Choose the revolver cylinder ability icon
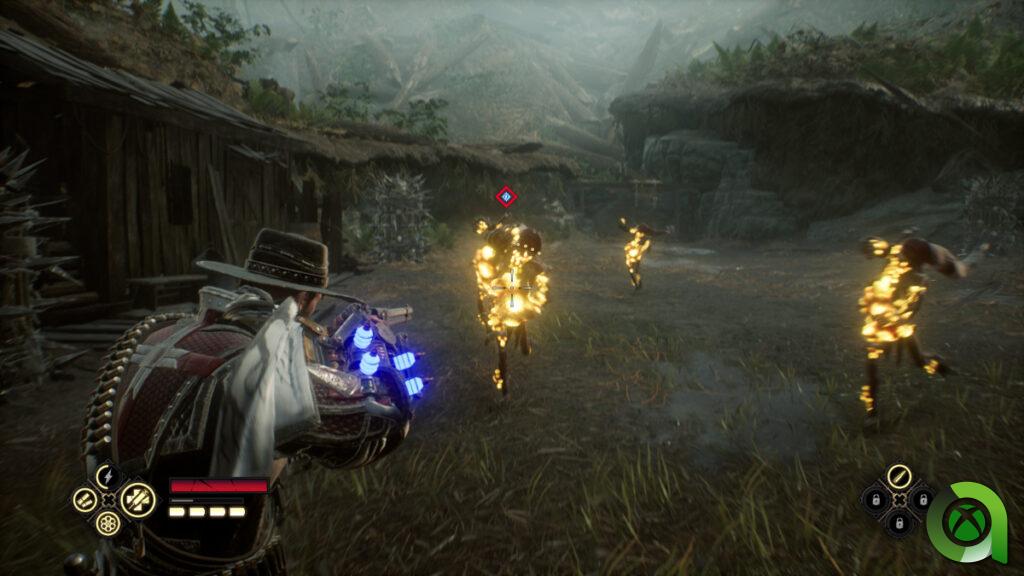1024x576 pixels. coord(108,522)
